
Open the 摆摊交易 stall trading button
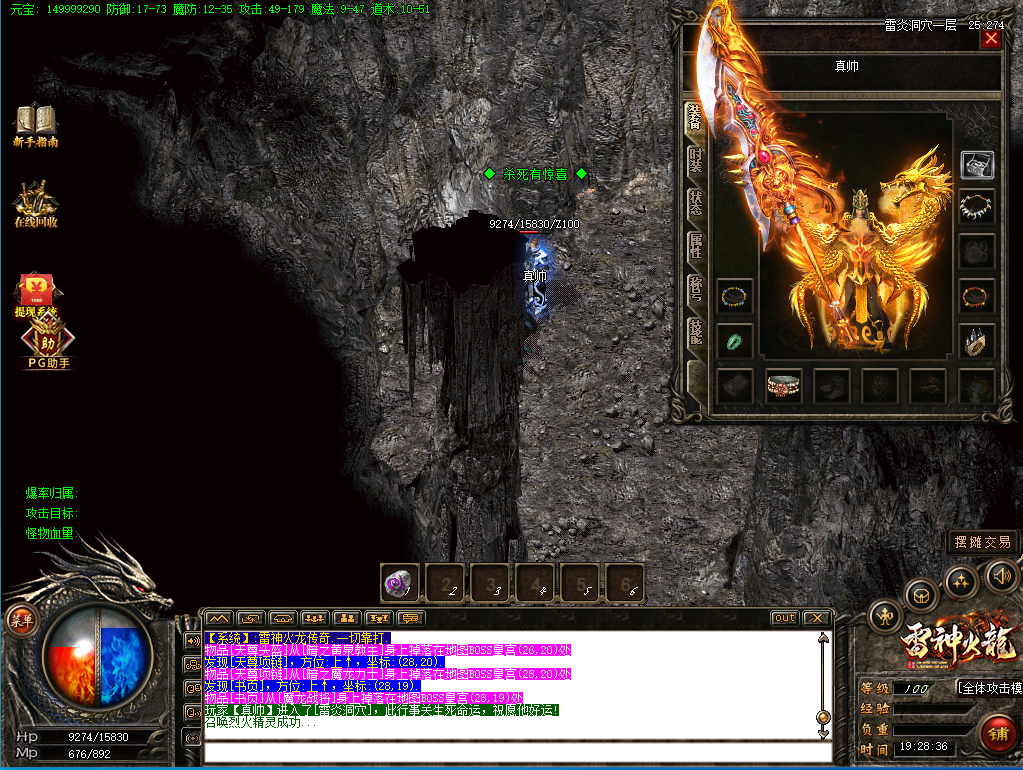pos(983,542)
